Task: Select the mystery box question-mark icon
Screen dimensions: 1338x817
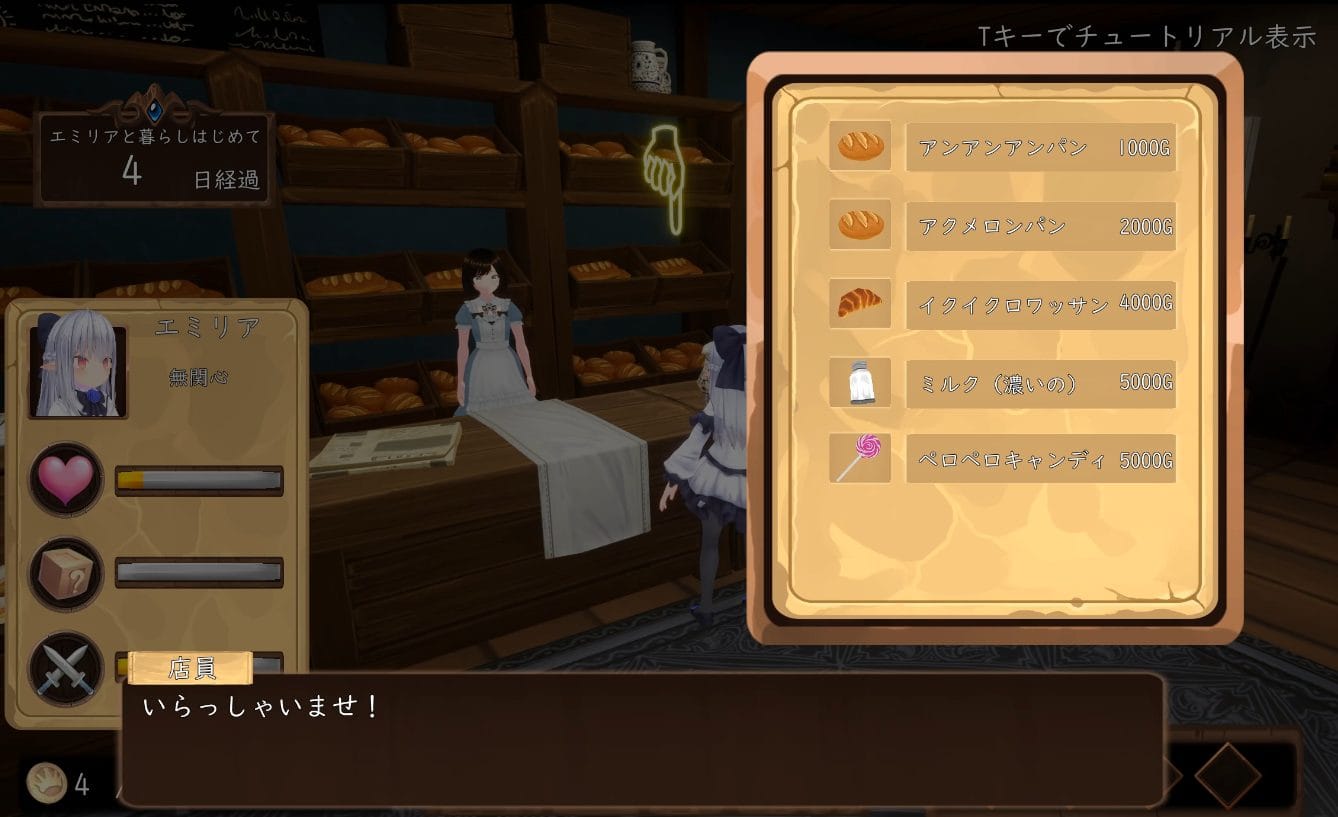Action: tap(66, 574)
